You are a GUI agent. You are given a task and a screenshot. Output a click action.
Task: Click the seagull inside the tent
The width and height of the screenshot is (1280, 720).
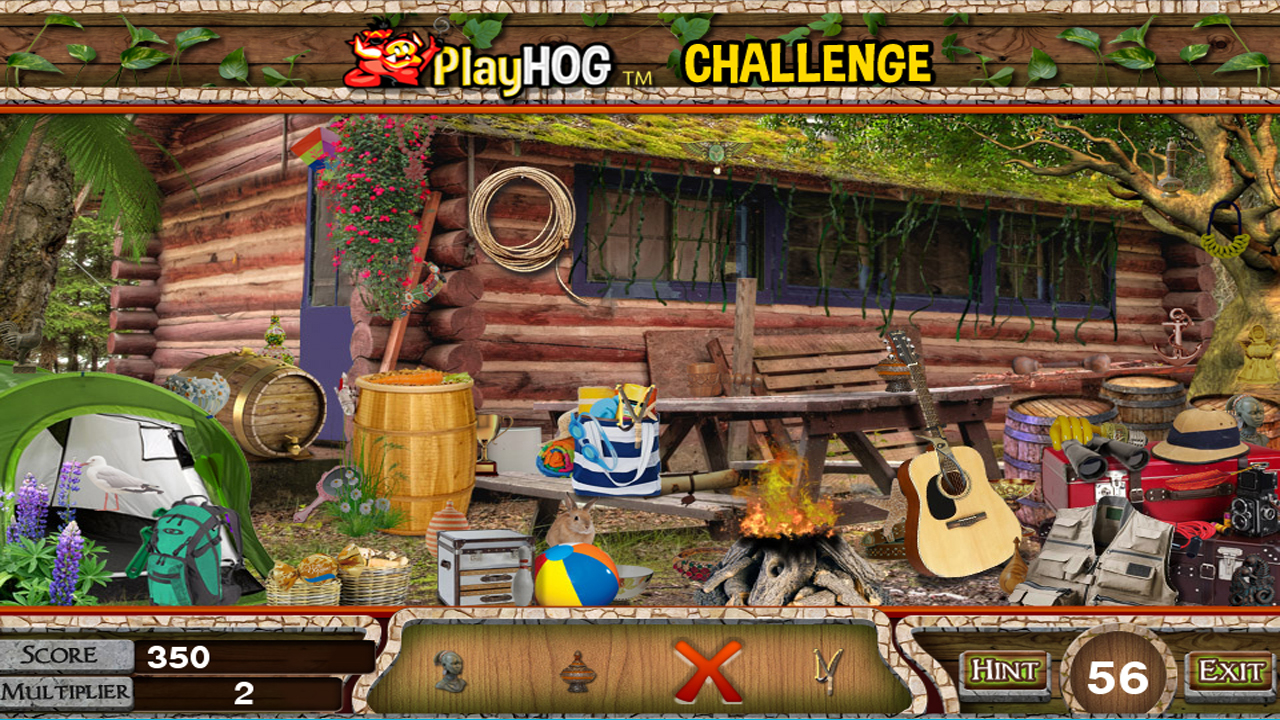pos(115,480)
